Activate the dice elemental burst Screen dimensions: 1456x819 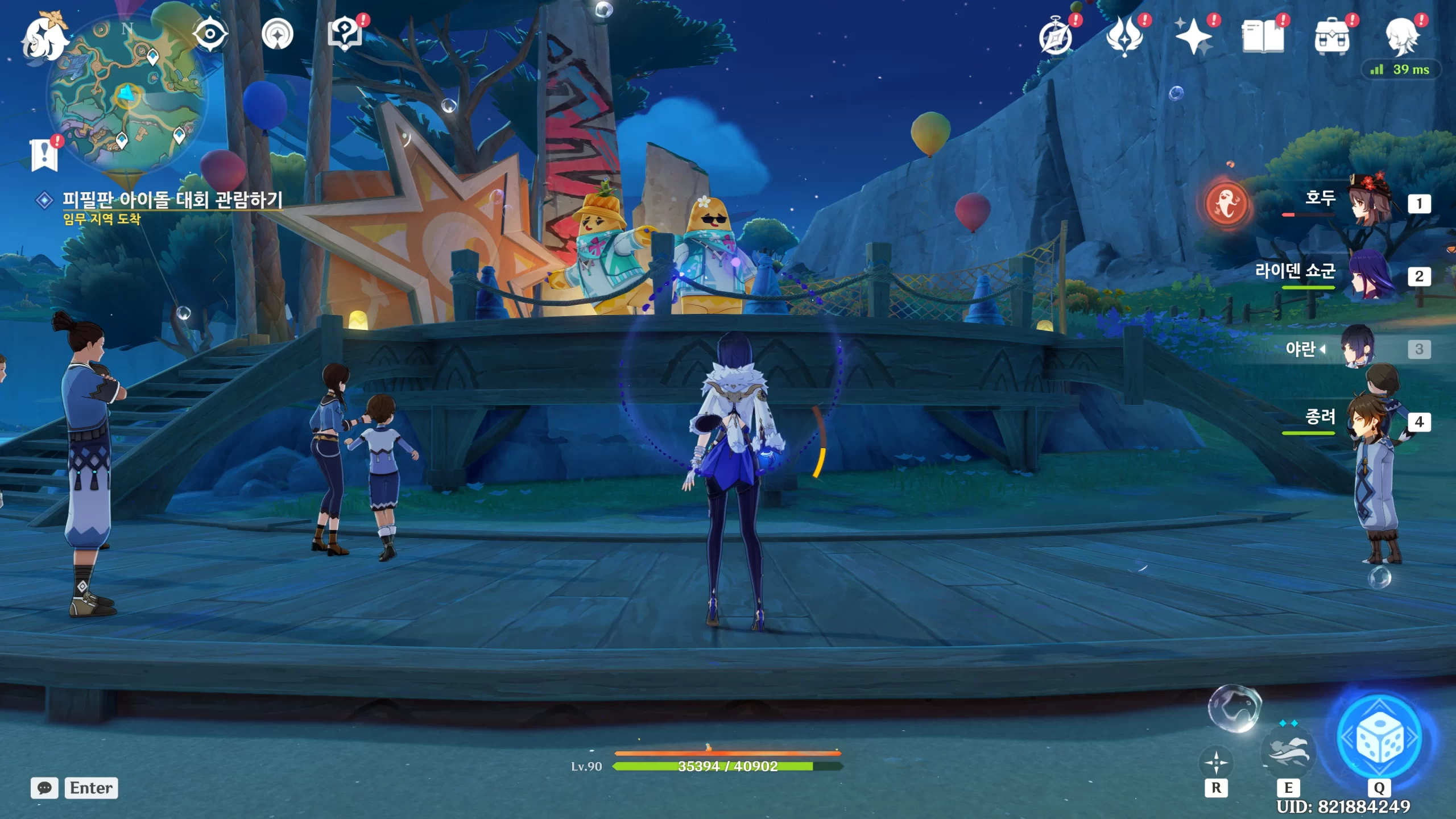[x=1380, y=738]
